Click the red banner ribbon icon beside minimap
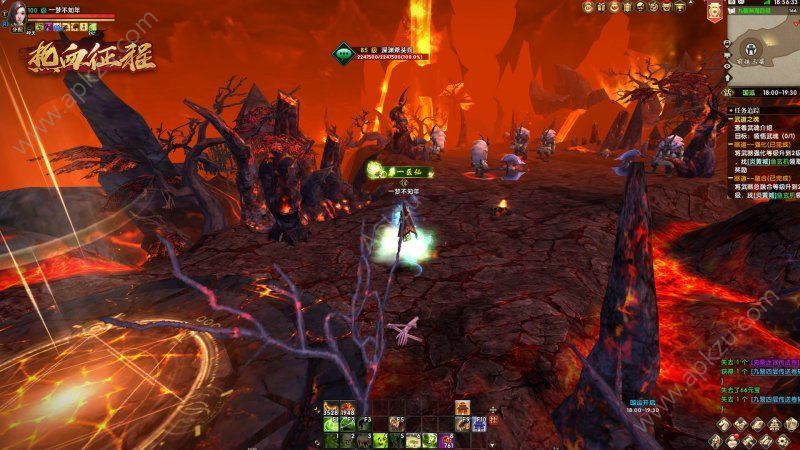This screenshot has width=800, height=450. point(714,12)
